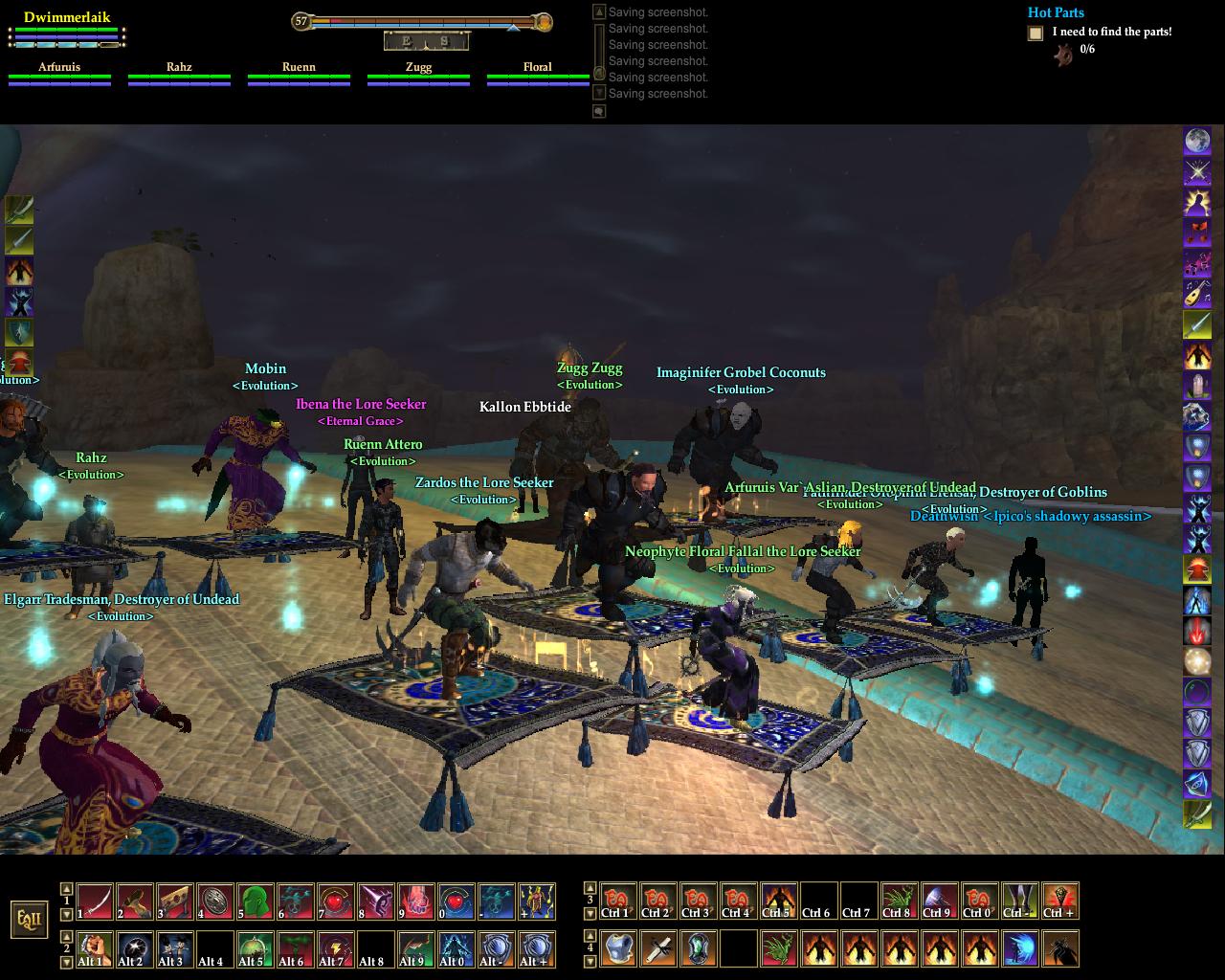1225x980 pixels.
Task: Cast the red fist ability in slot 9
Action: [x=416, y=902]
